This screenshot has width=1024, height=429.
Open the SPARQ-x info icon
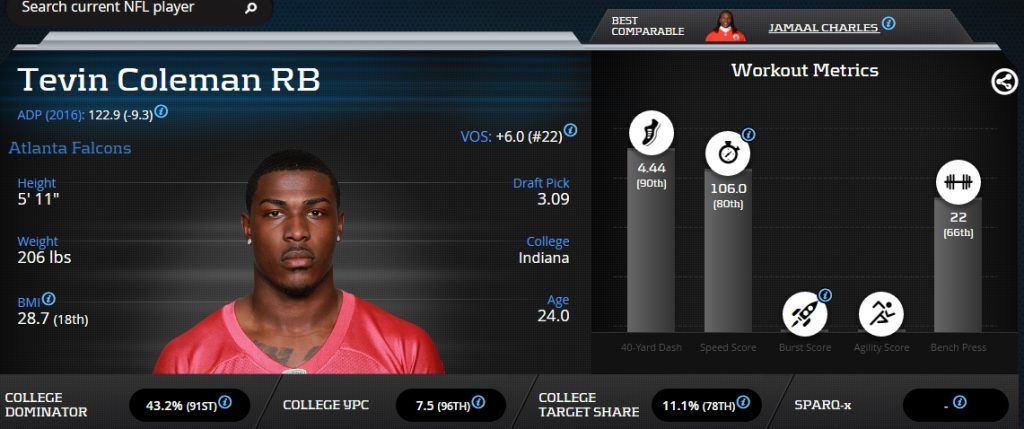[x=959, y=402]
